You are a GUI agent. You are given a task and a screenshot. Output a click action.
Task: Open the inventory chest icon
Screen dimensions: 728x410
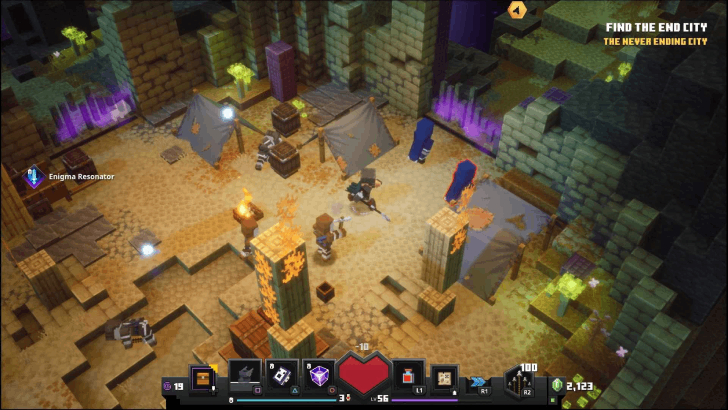[204, 378]
